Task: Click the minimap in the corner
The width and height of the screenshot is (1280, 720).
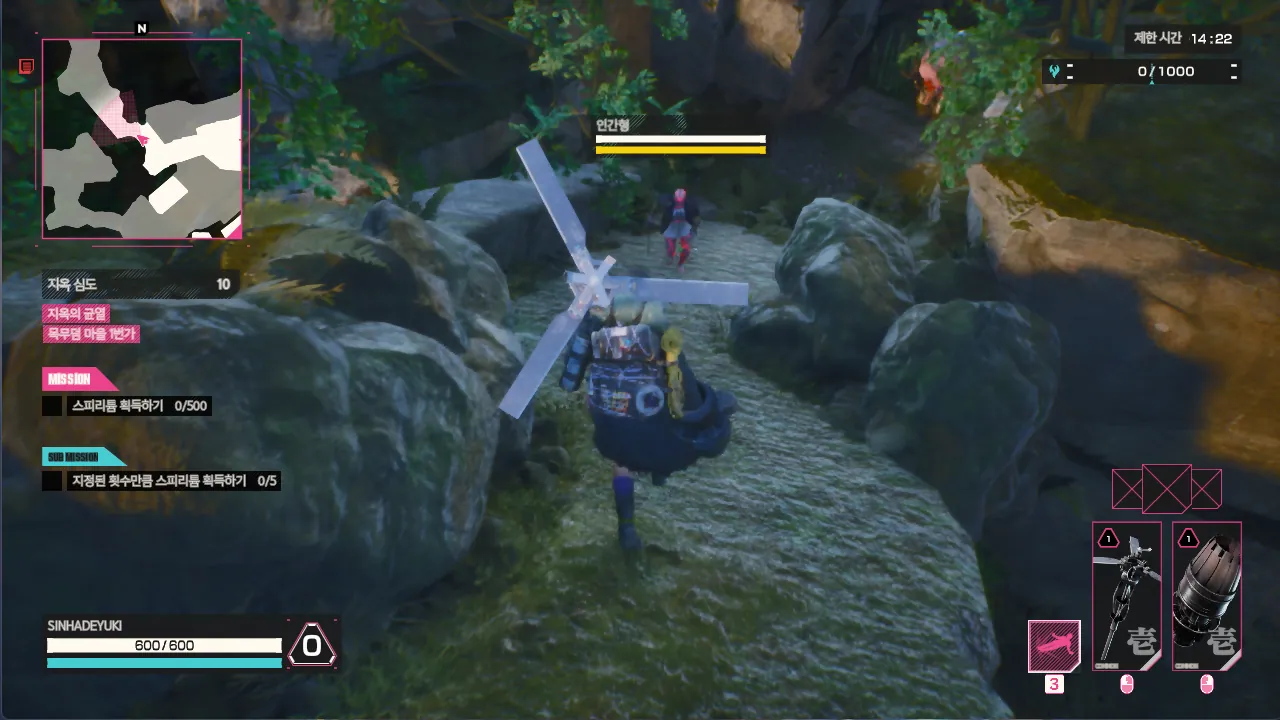Action: pos(142,138)
